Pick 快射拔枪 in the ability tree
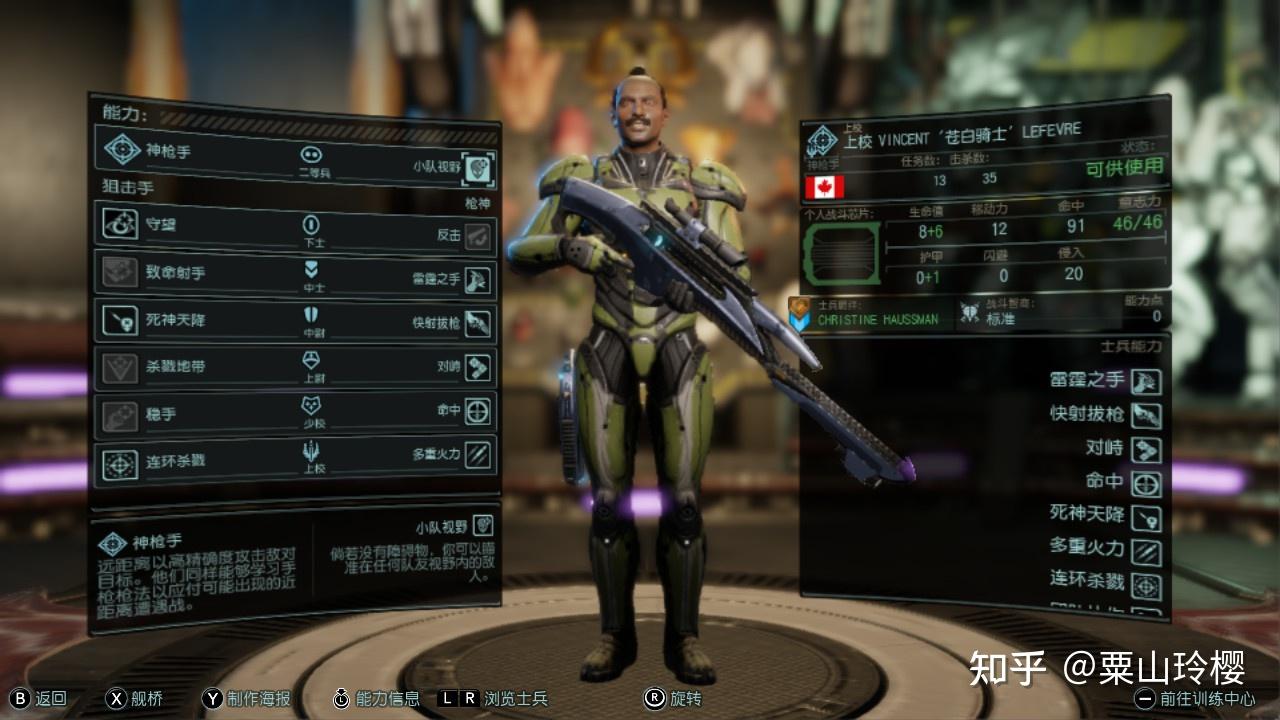1280x720 pixels. click(479, 323)
